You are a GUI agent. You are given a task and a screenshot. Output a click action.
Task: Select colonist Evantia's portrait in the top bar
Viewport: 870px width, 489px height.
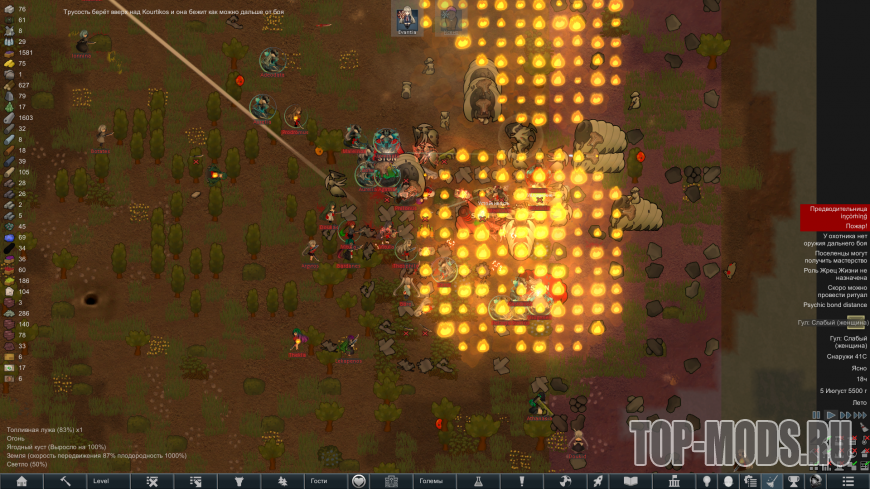click(407, 18)
